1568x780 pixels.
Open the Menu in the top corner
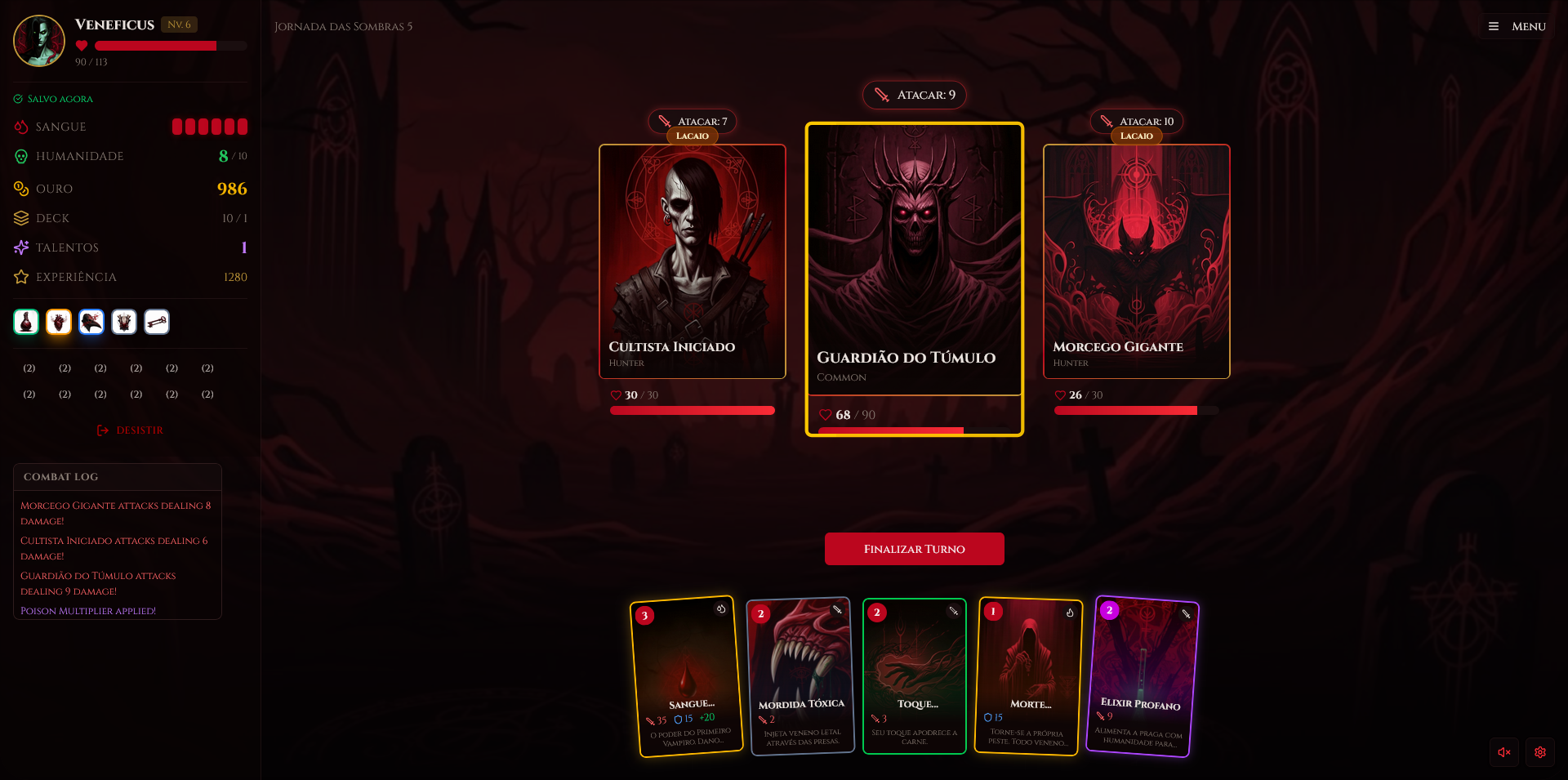1517,26
